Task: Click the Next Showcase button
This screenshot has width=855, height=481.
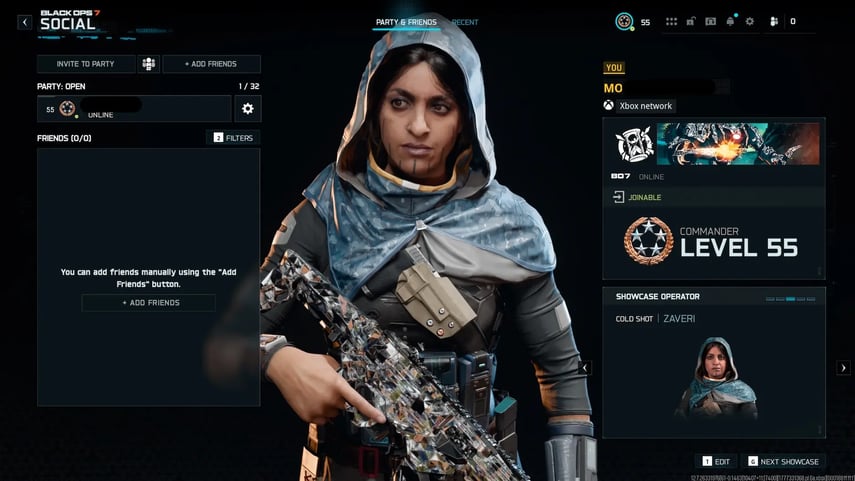Action: 784,461
